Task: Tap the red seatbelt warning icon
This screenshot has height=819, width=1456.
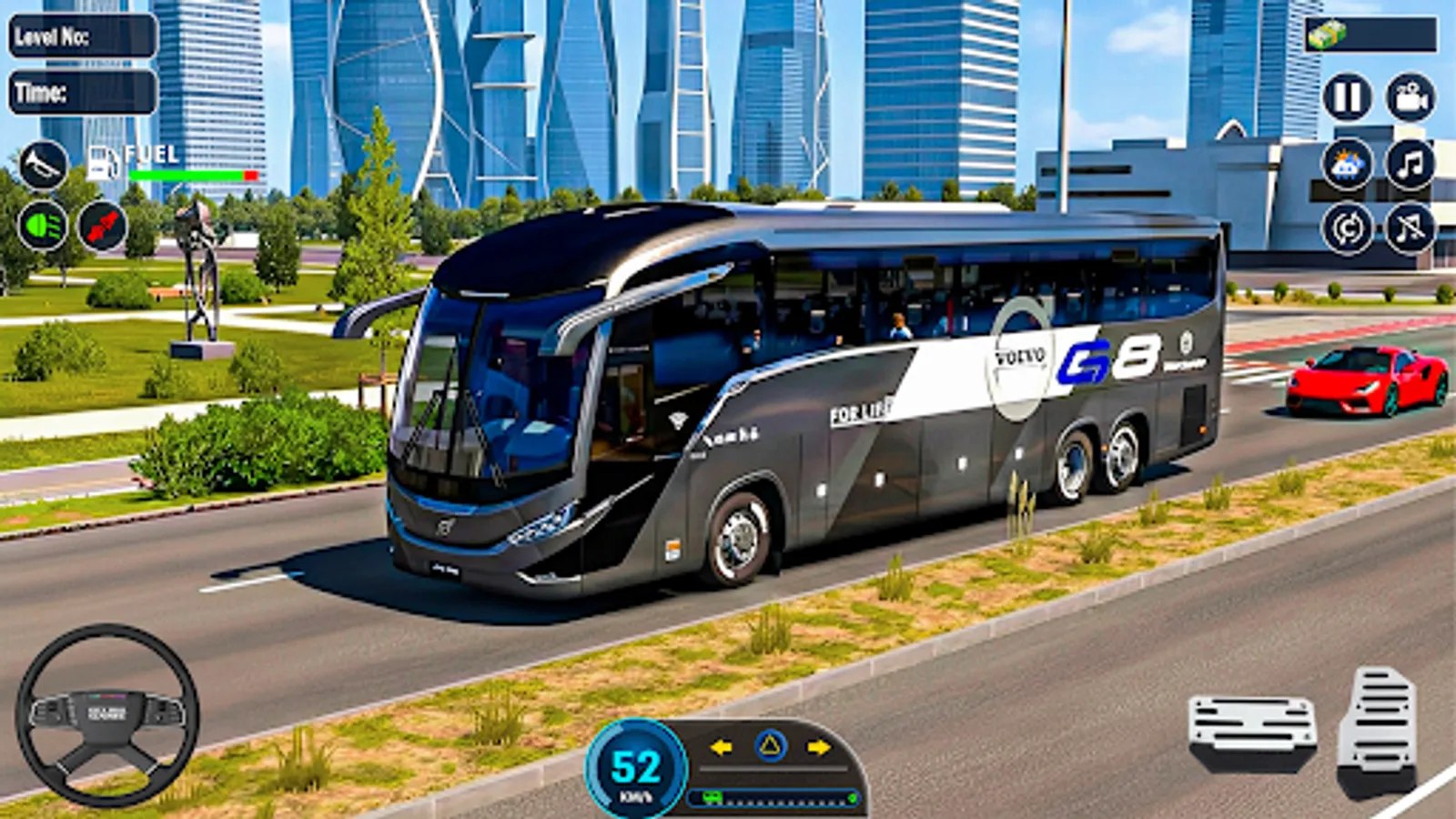Action: [x=103, y=224]
